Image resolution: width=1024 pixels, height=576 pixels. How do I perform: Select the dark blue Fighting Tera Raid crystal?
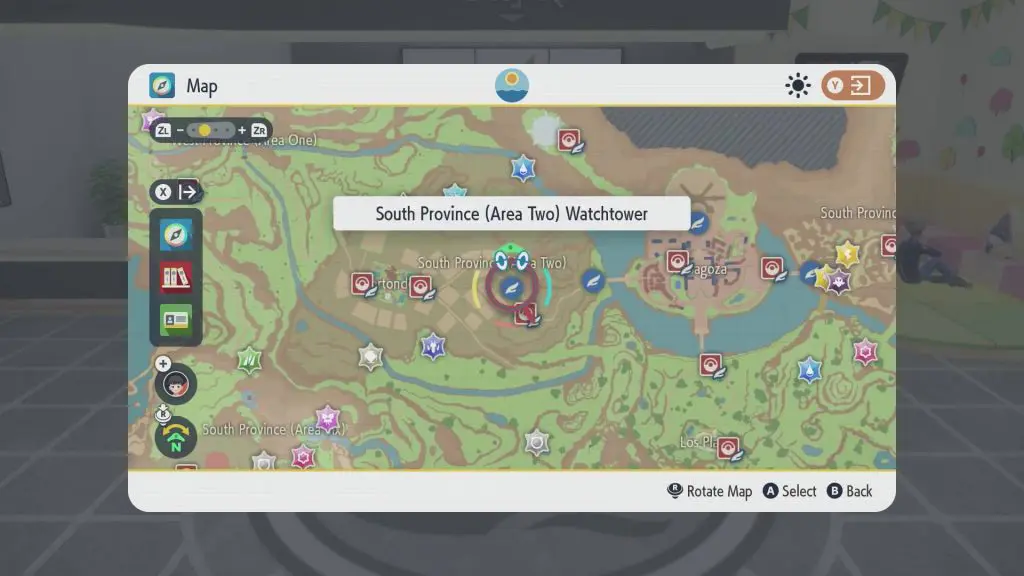pyautogui.click(x=432, y=346)
